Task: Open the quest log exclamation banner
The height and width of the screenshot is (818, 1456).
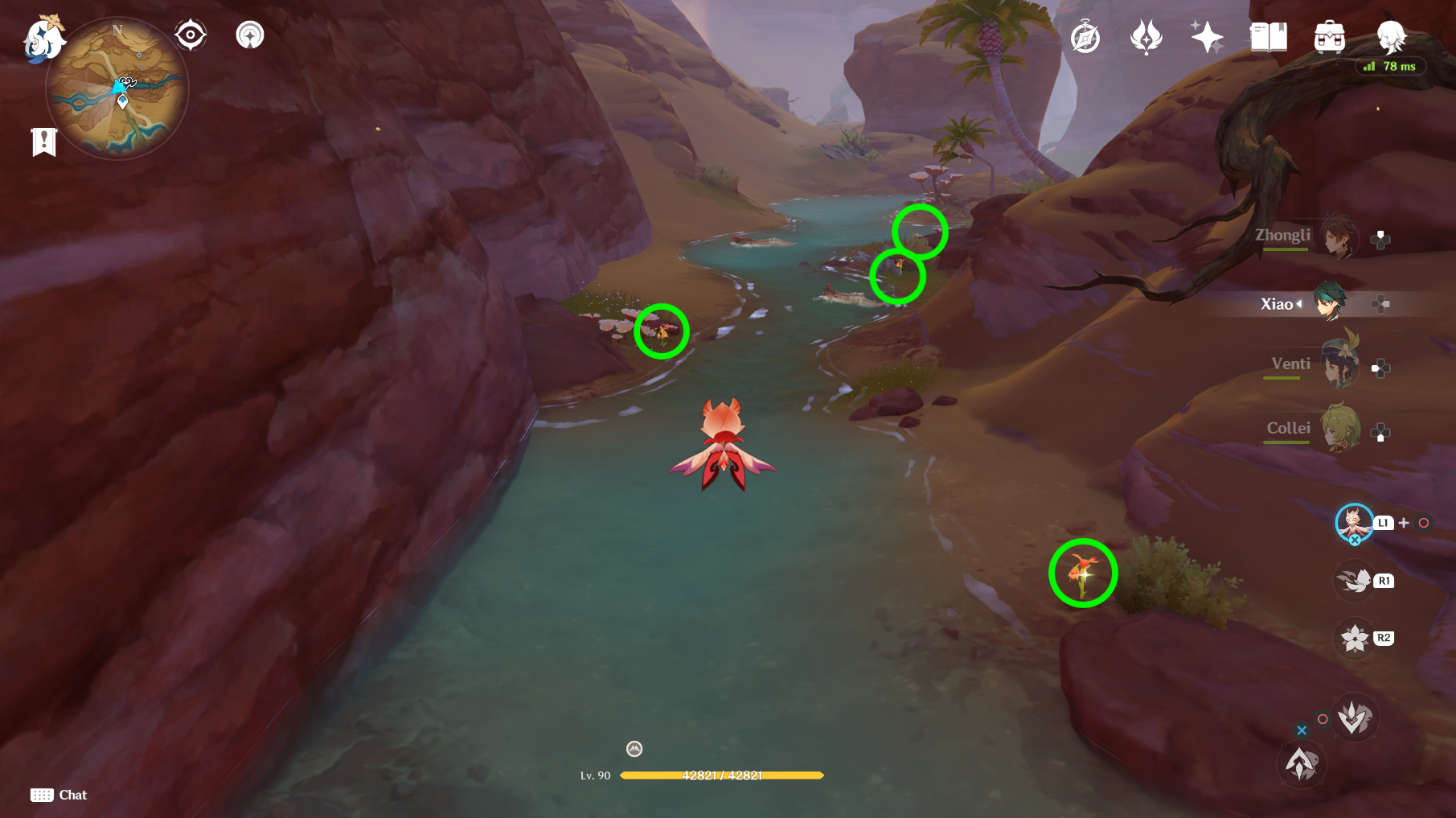Action: tap(44, 142)
